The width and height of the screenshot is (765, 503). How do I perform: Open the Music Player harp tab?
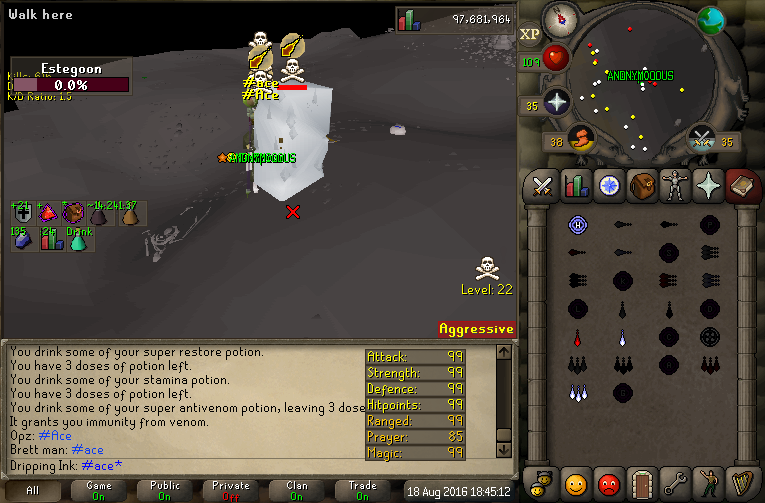pos(740,484)
